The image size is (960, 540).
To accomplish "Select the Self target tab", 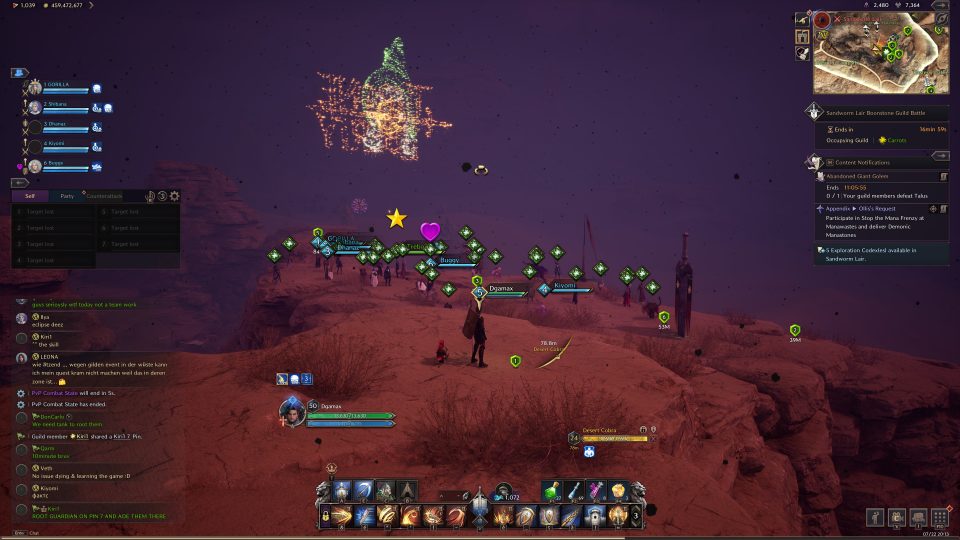I will (30, 196).
